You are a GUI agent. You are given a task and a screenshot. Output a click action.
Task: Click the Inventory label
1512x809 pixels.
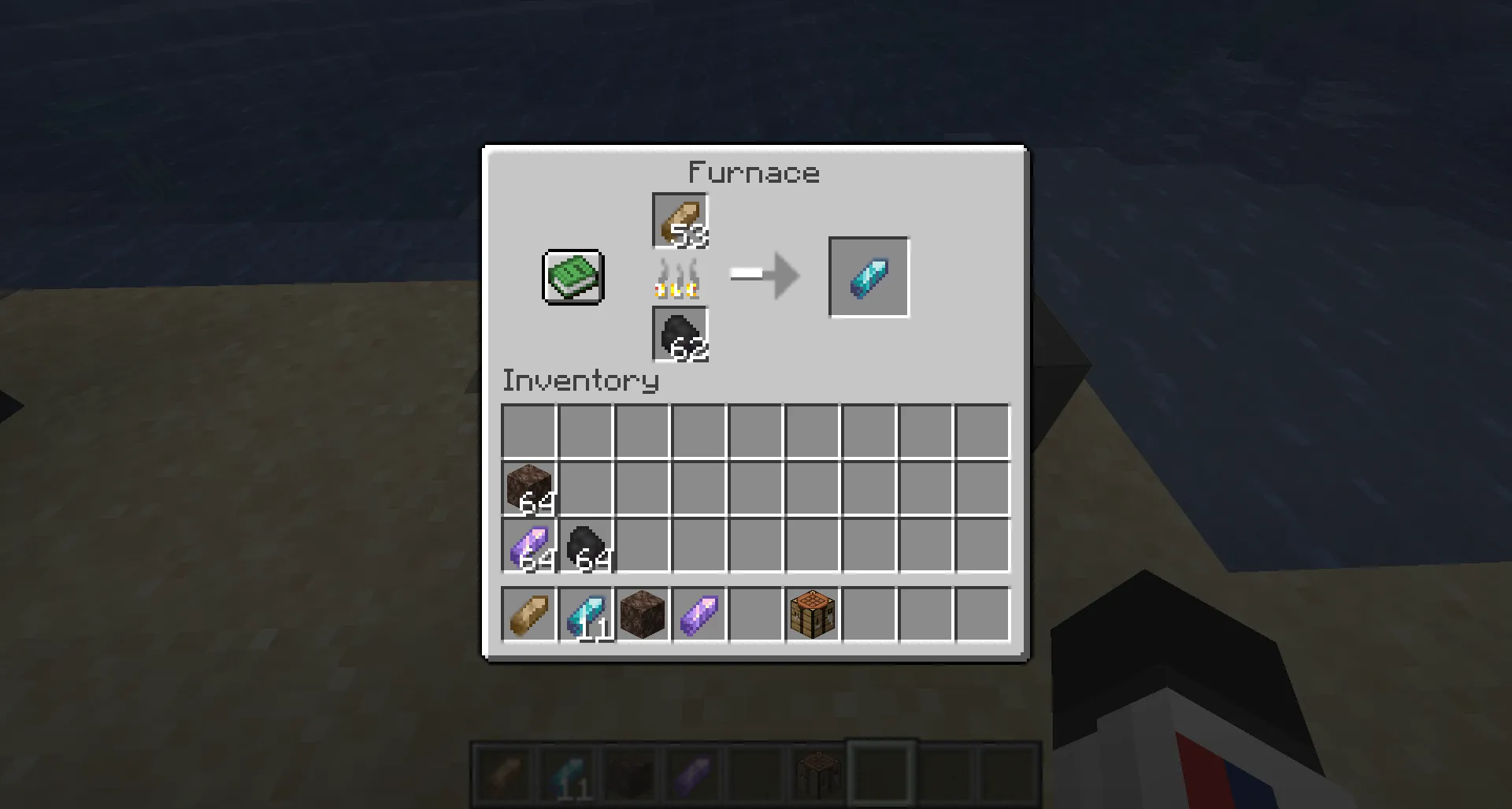click(x=580, y=380)
